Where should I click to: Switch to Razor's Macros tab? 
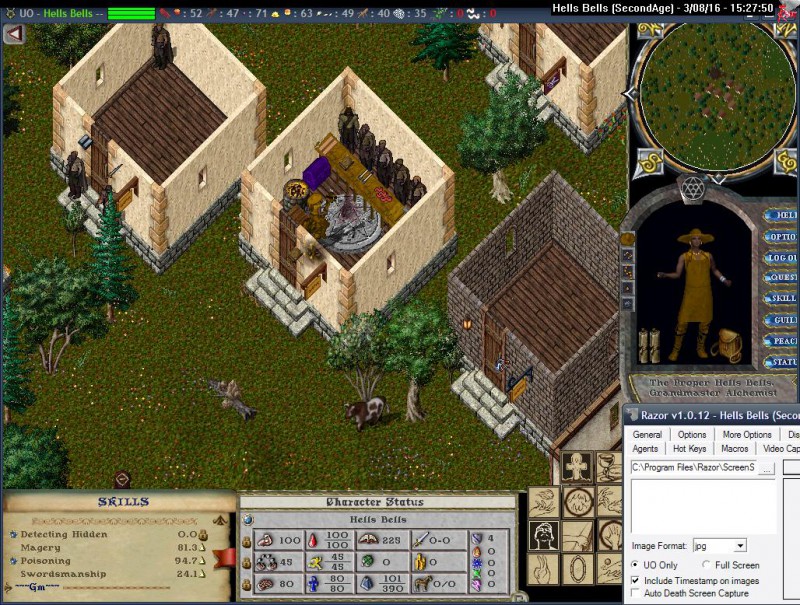(x=735, y=449)
